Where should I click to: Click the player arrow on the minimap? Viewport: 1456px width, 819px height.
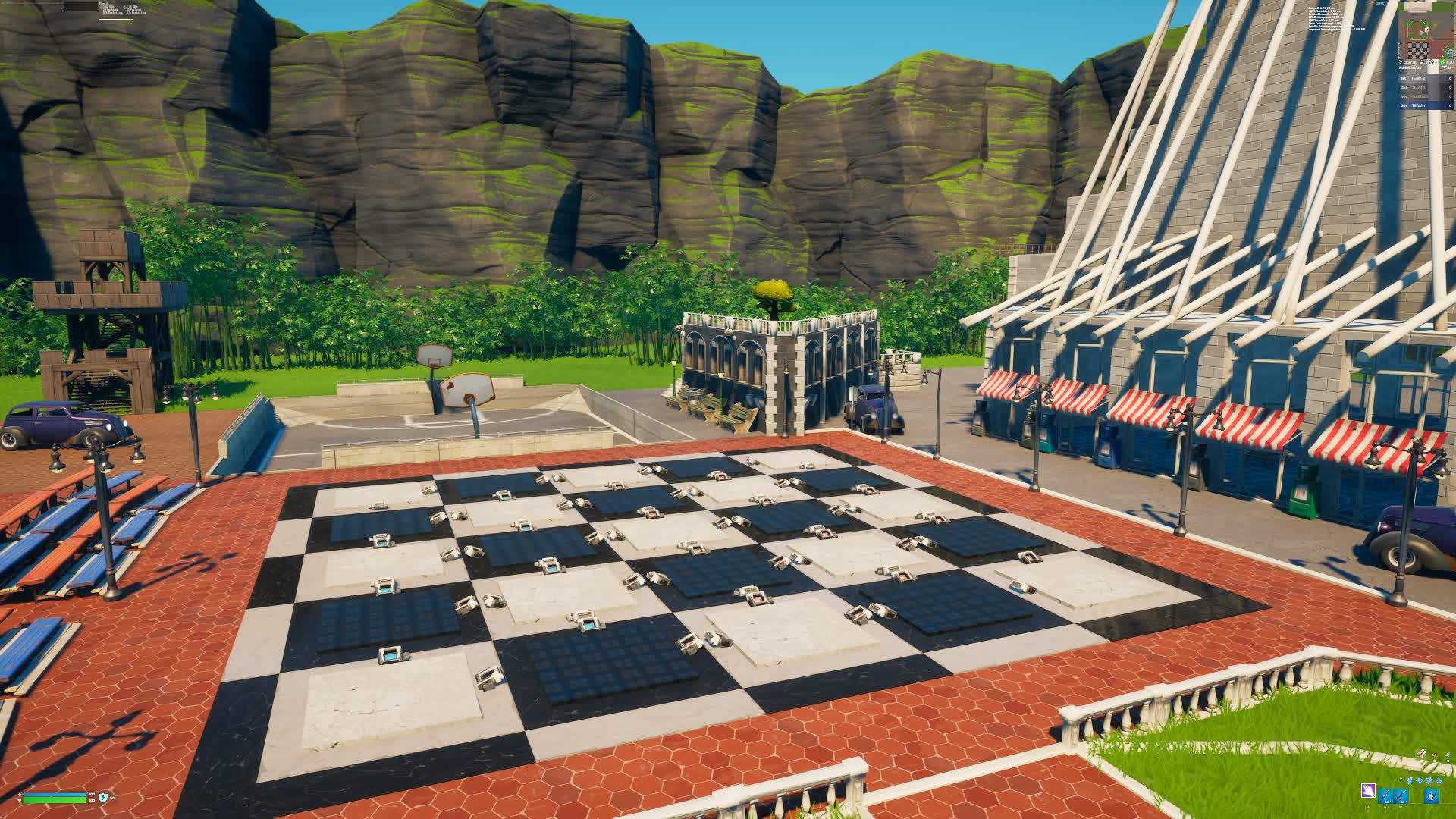click(x=1425, y=30)
